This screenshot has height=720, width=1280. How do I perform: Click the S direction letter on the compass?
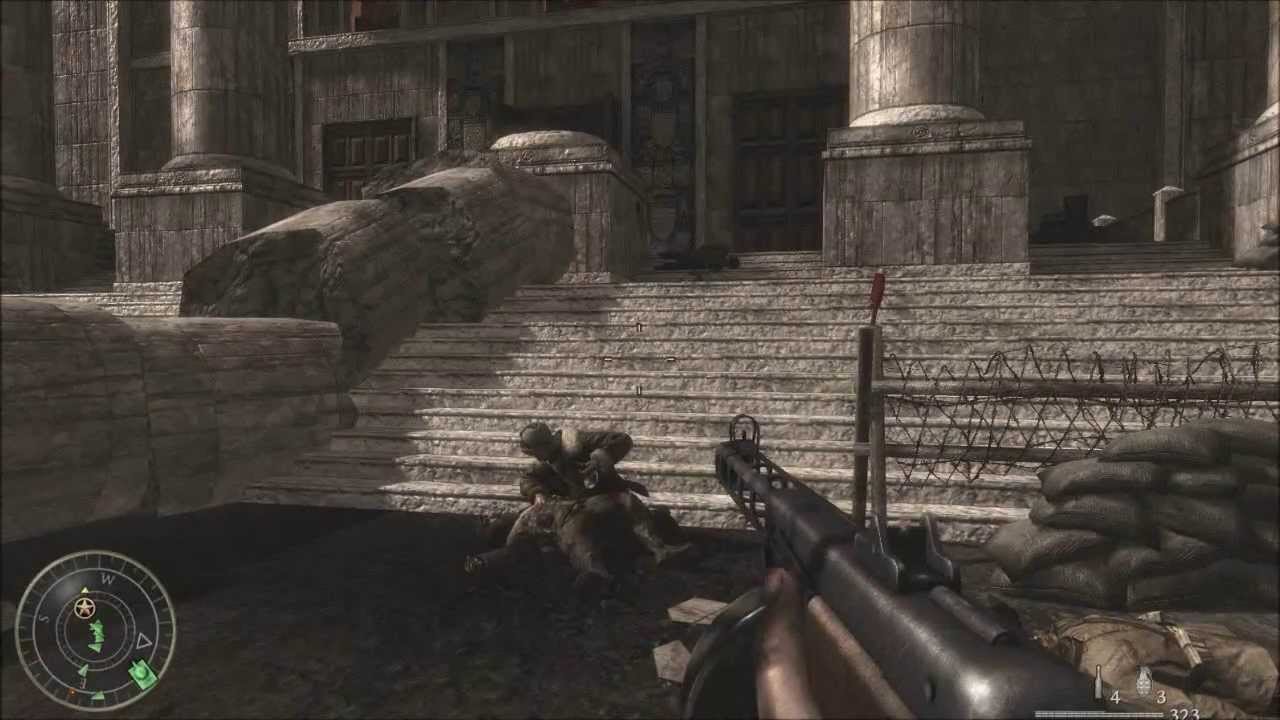[42, 618]
